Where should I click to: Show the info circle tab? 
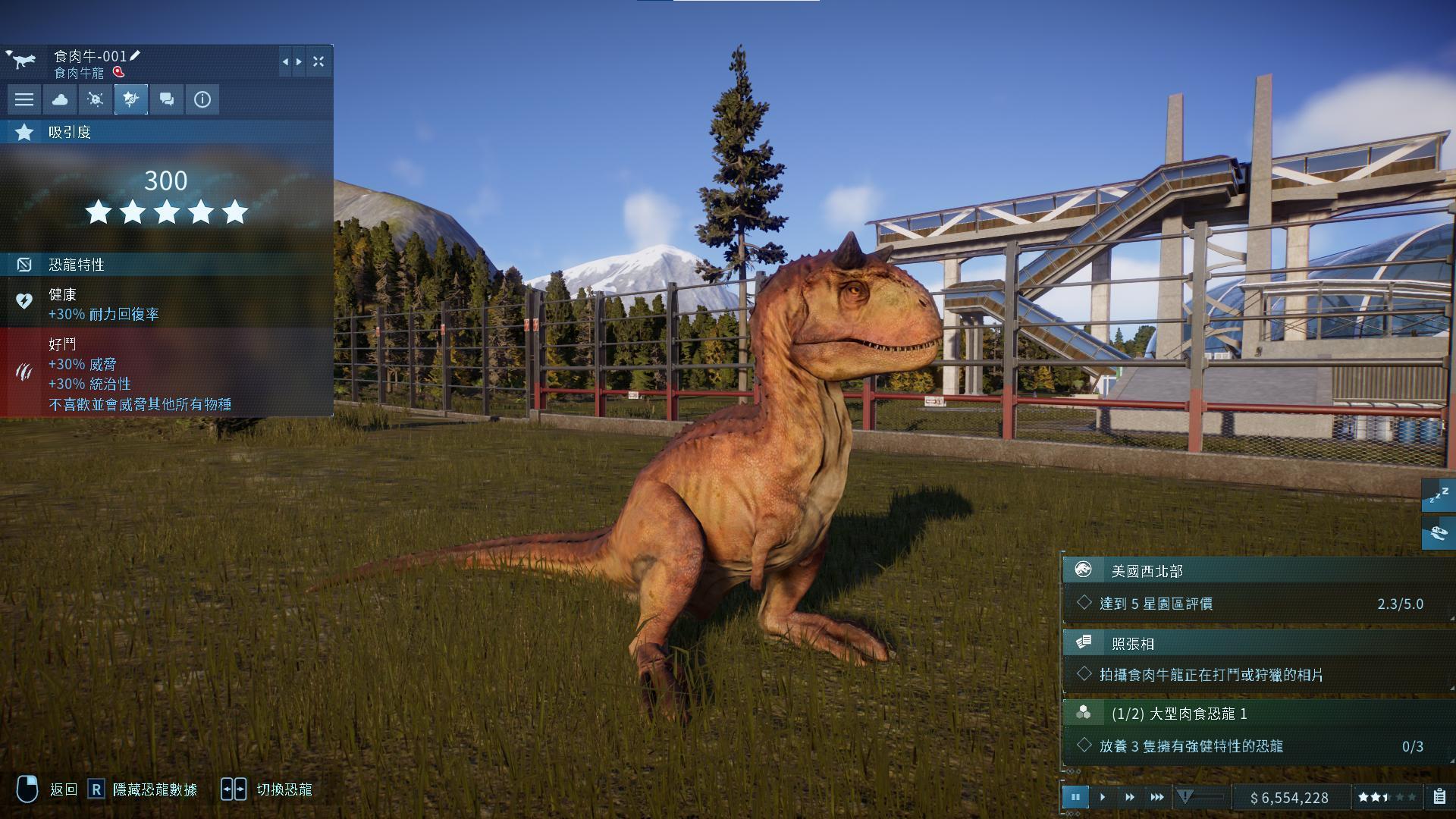(202, 99)
